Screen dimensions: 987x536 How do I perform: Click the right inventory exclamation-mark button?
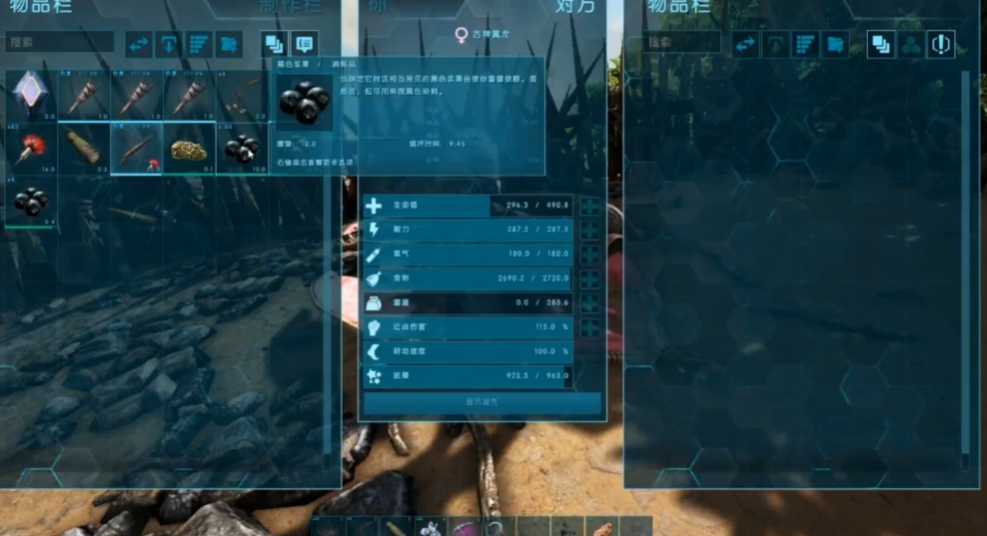[x=941, y=44]
